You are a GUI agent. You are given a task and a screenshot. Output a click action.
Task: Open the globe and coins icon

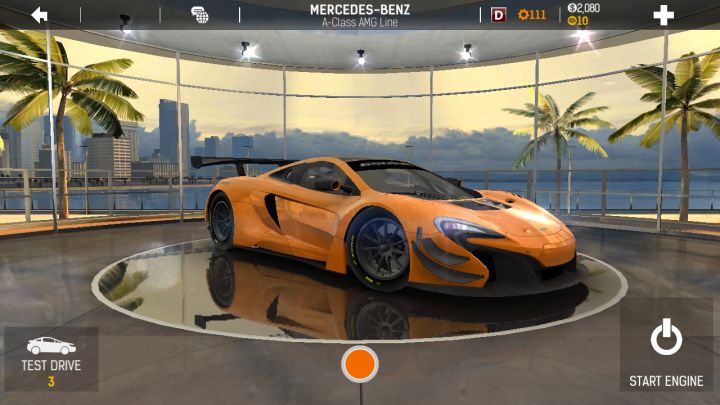point(200,15)
